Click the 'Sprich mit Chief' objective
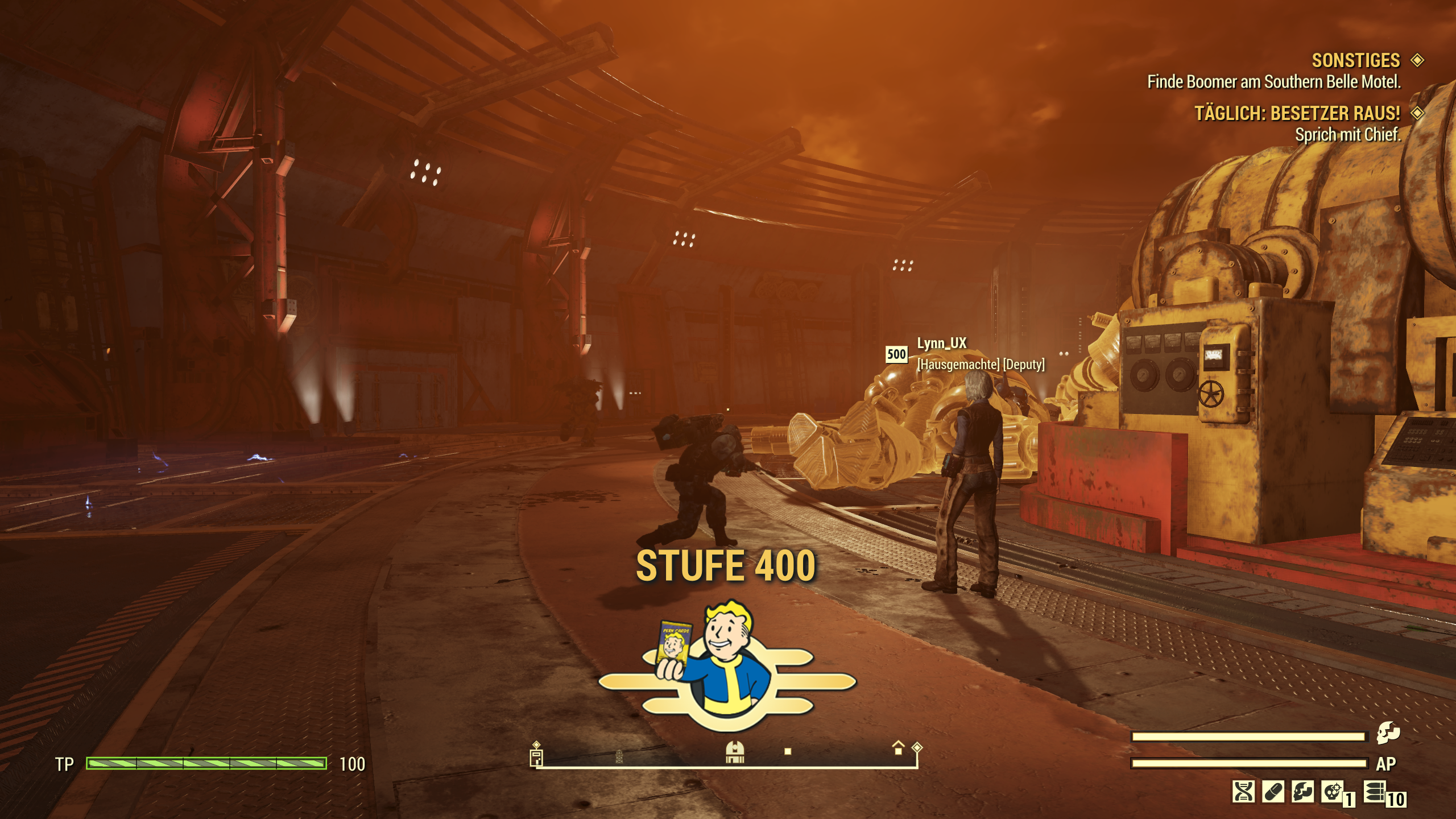The height and width of the screenshot is (819, 1456). (x=1347, y=135)
